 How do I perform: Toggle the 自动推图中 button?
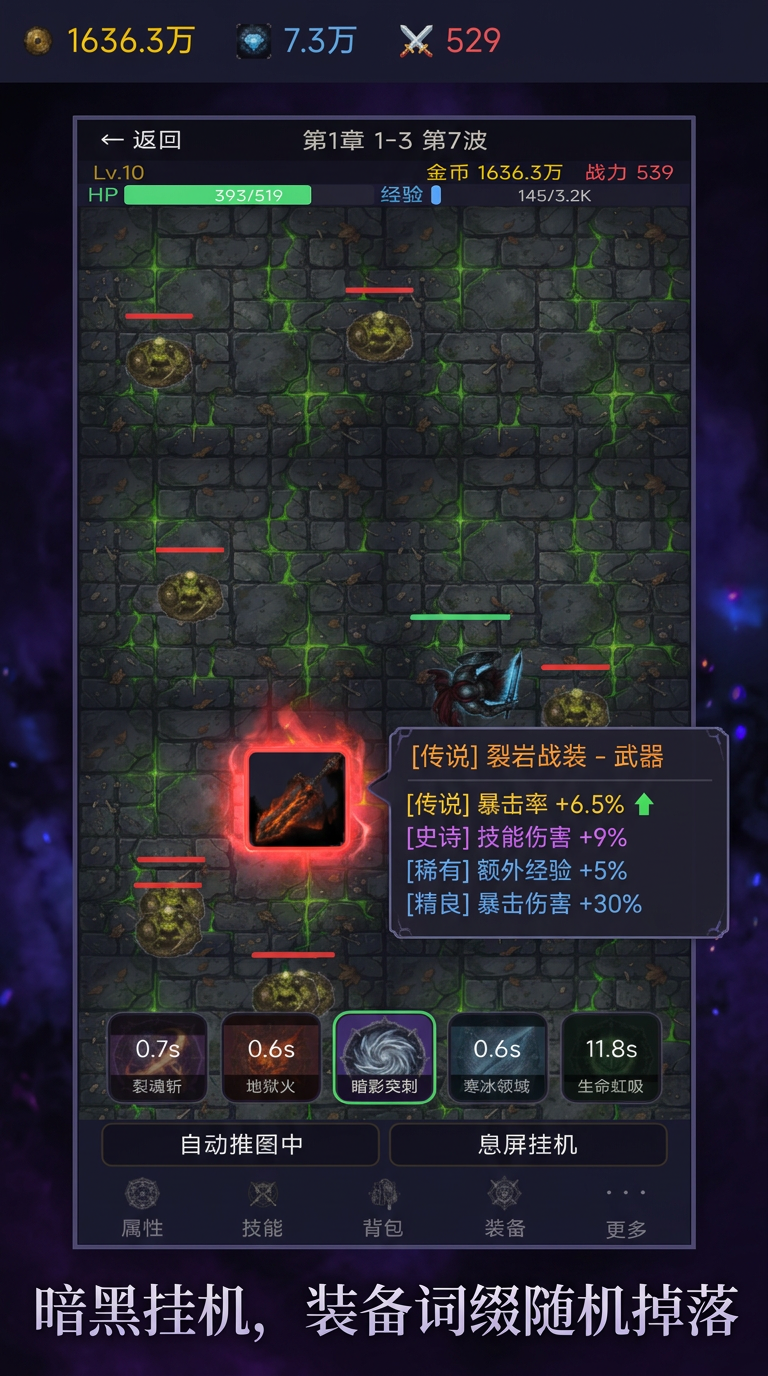click(241, 1144)
